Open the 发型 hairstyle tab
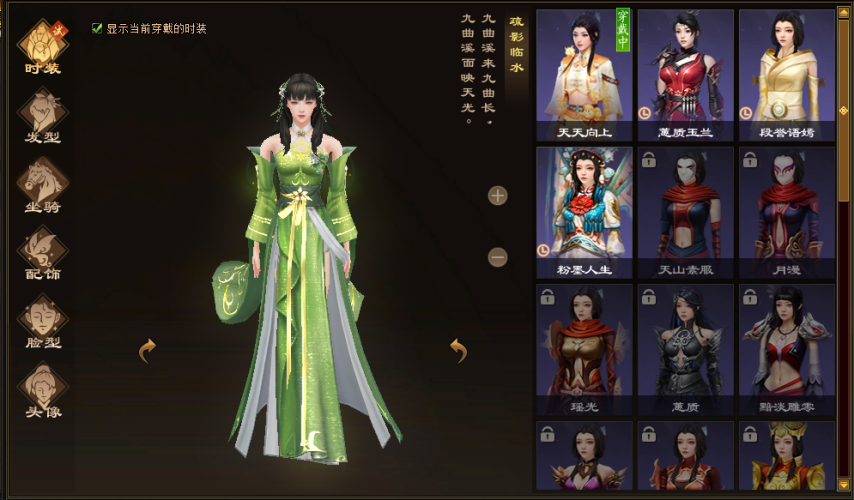The width and height of the screenshot is (854, 500). tap(43, 115)
